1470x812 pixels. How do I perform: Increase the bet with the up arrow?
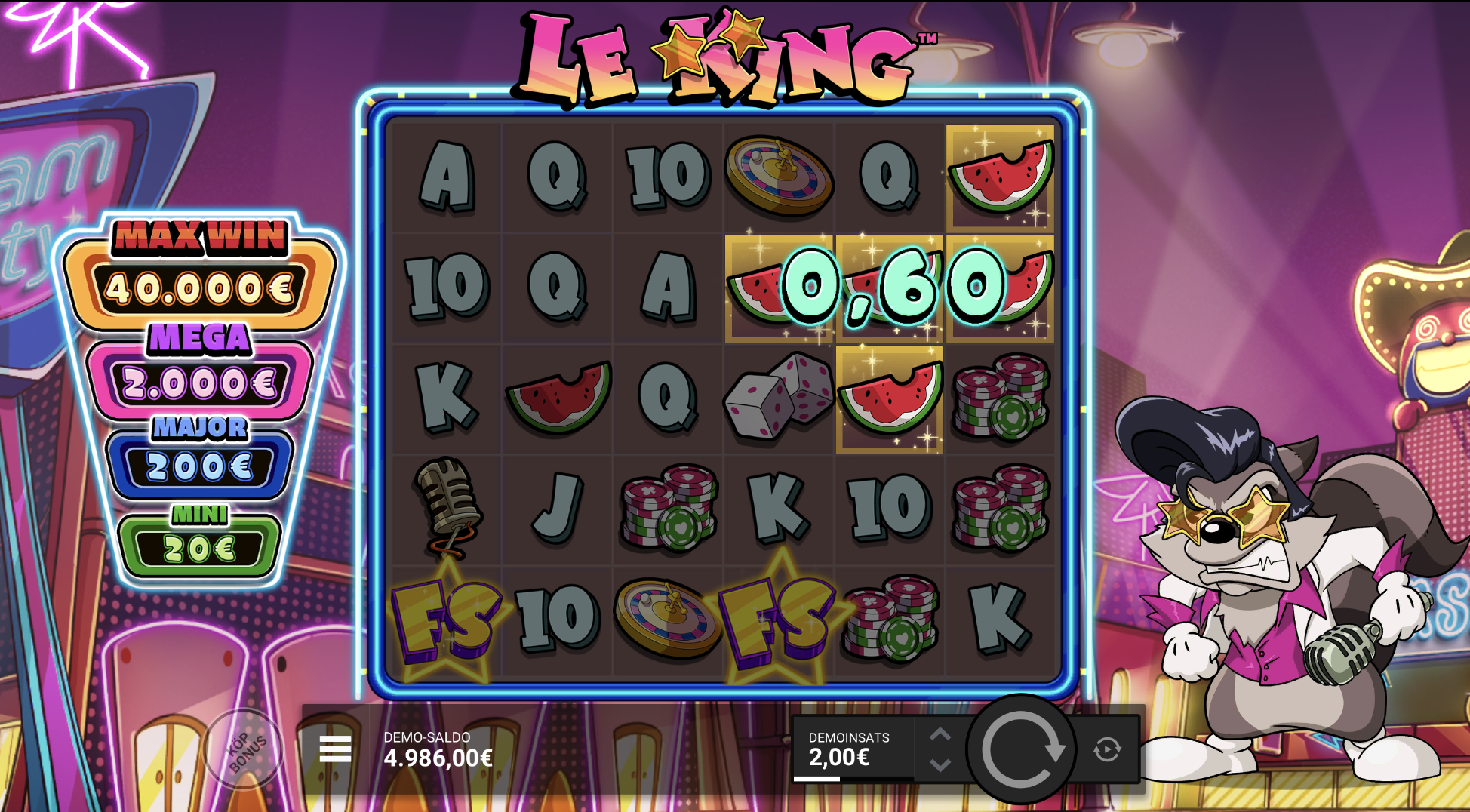pos(940,733)
